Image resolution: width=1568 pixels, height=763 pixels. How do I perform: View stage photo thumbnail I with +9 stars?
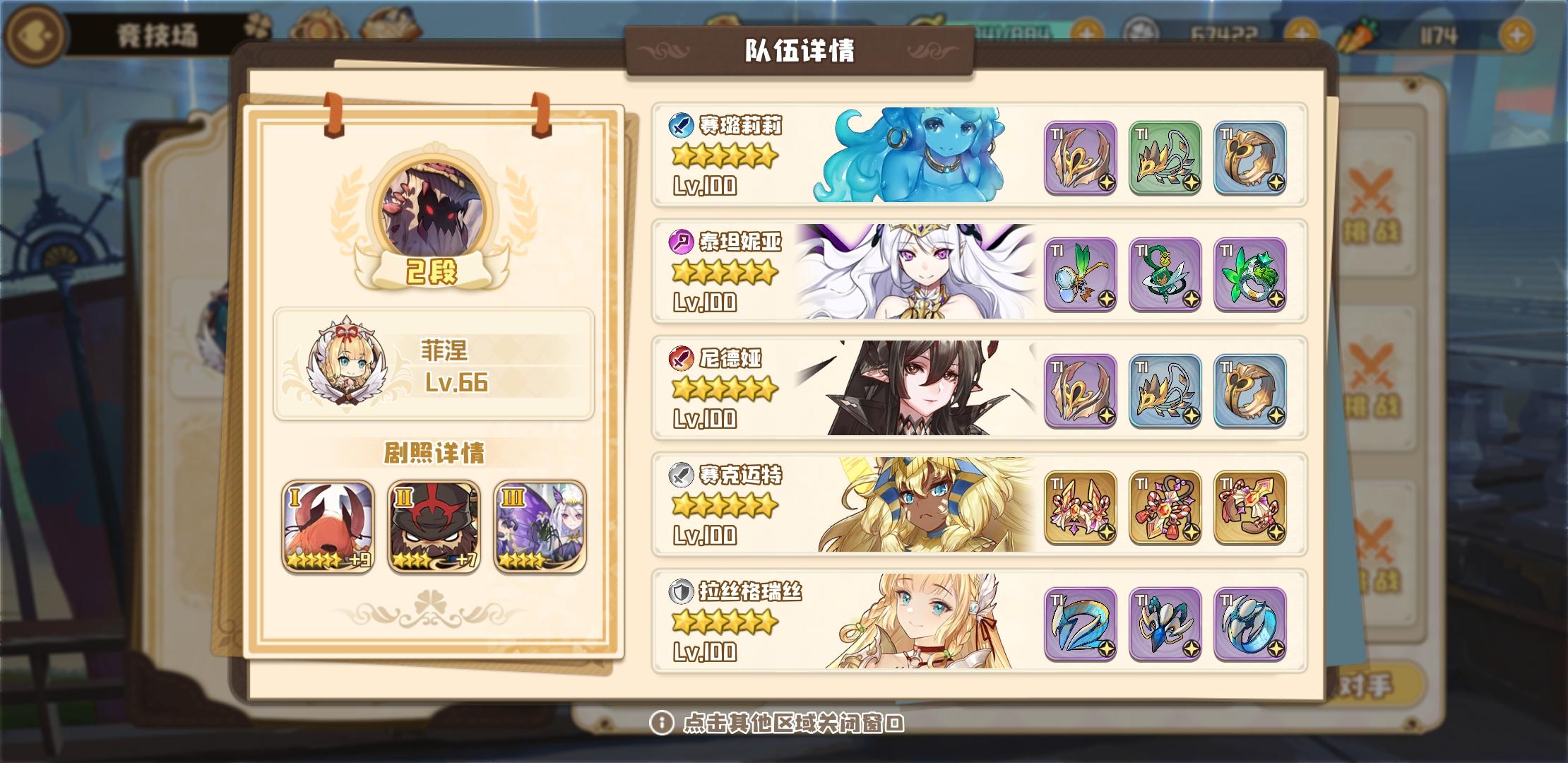[x=329, y=526]
